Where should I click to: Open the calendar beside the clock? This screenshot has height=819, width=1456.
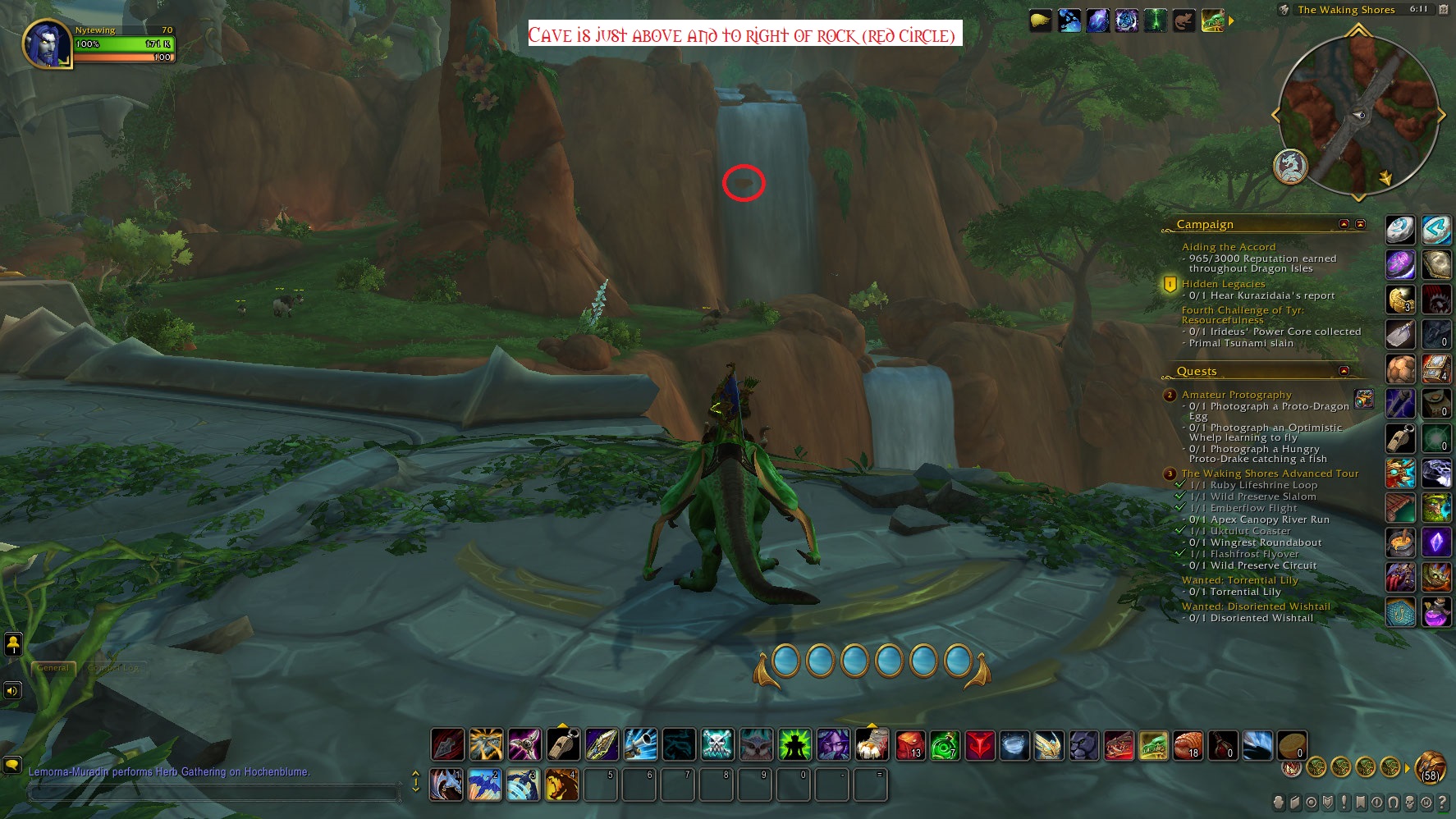tap(1444, 10)
